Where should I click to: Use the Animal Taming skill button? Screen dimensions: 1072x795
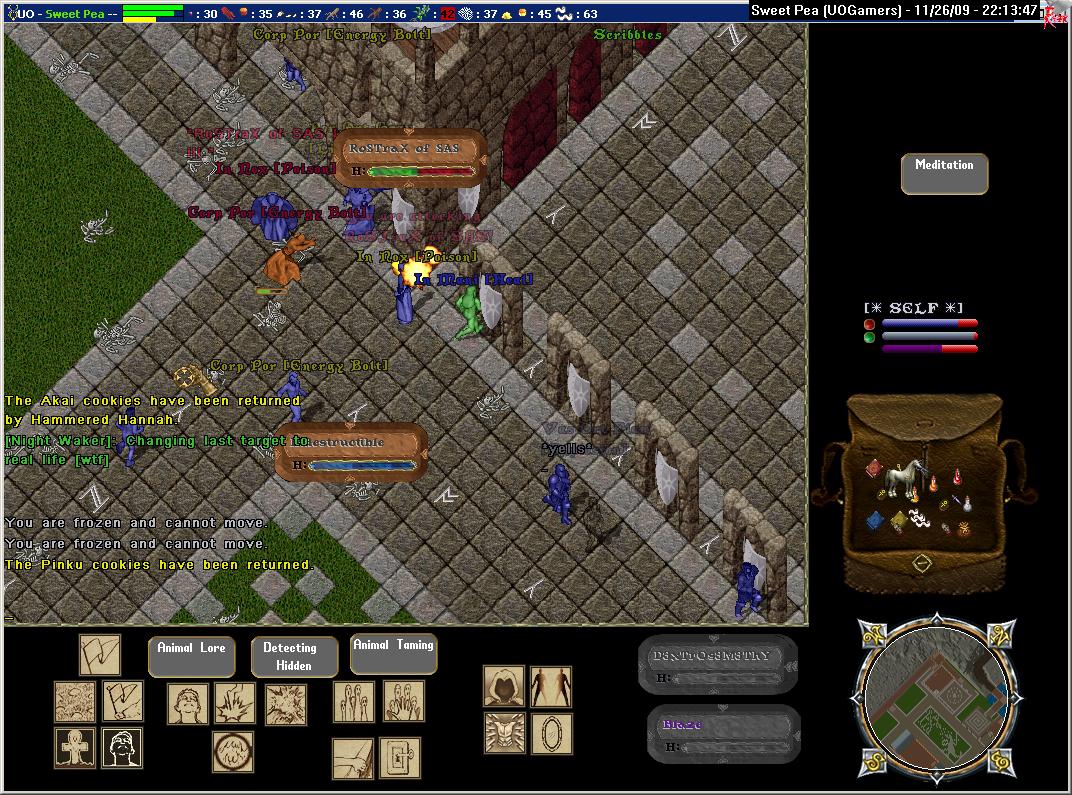pos(393,653)
